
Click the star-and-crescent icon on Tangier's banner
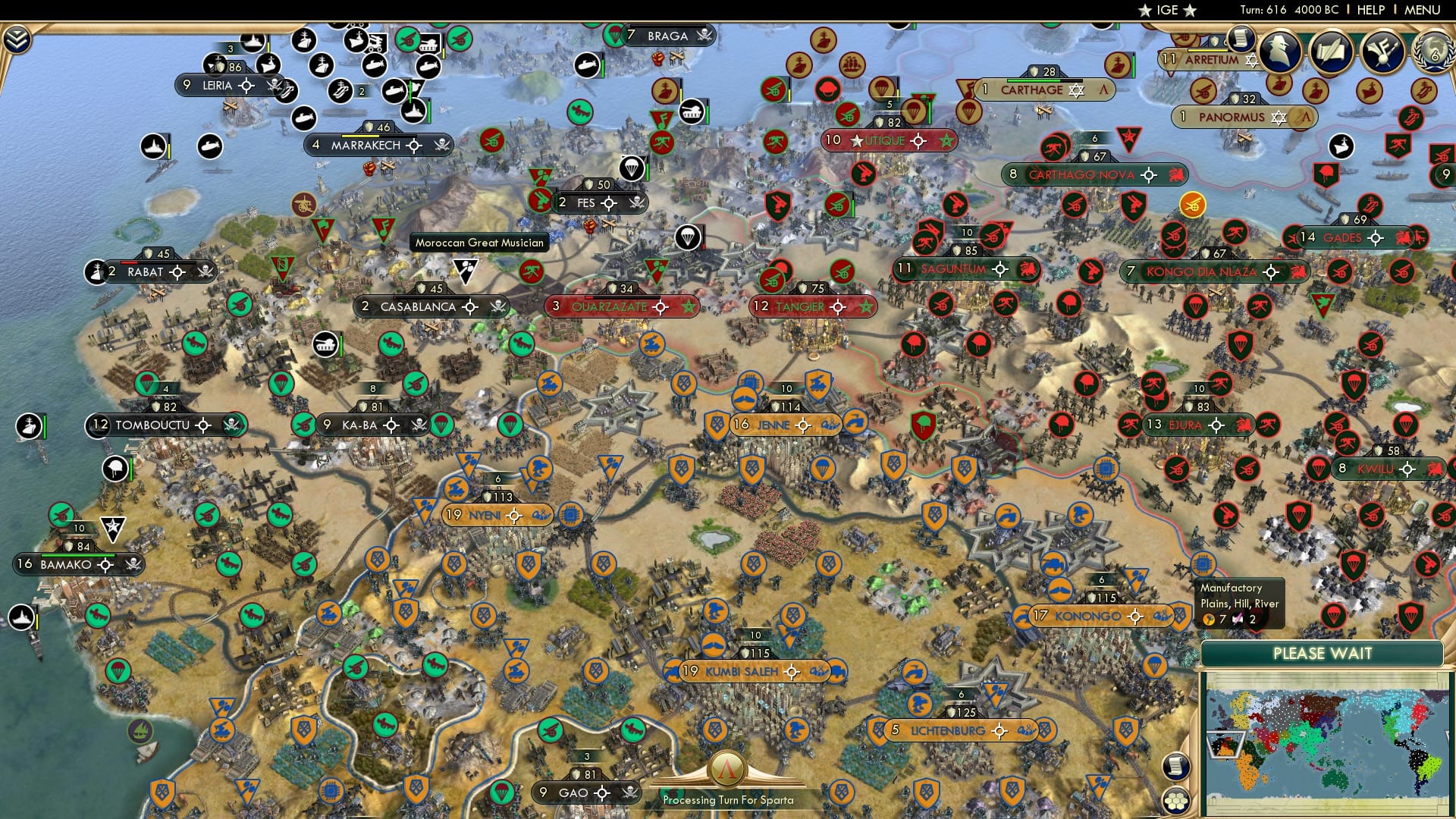coord(867,307)
